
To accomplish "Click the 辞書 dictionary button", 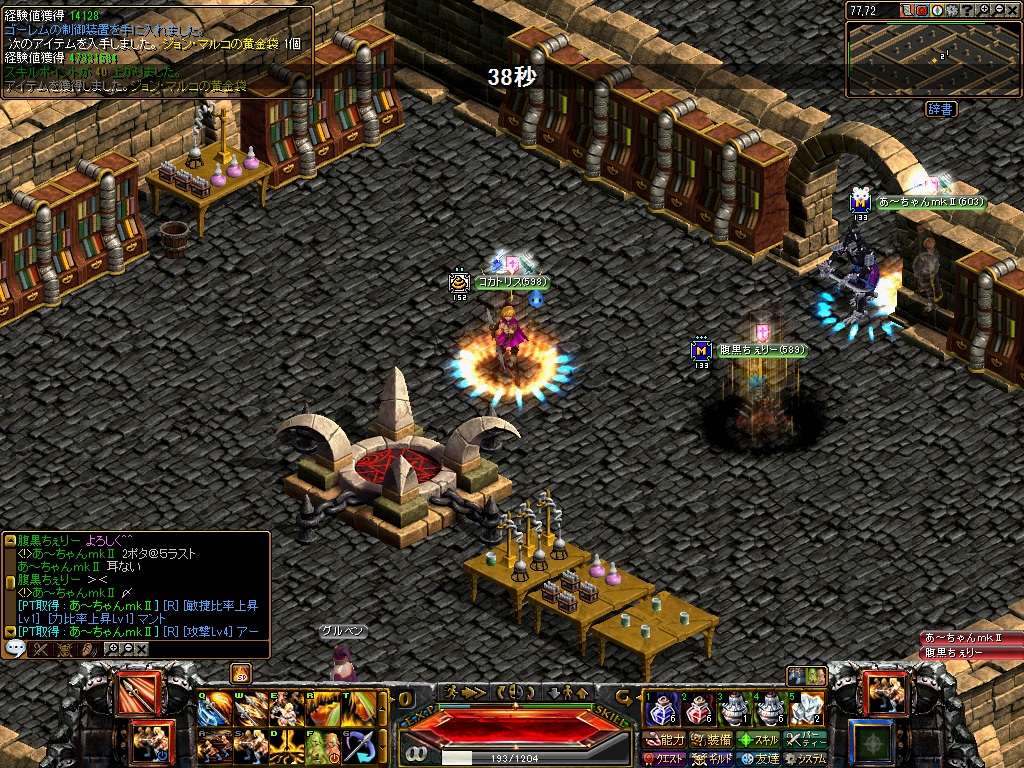I will tap(939, 108).
